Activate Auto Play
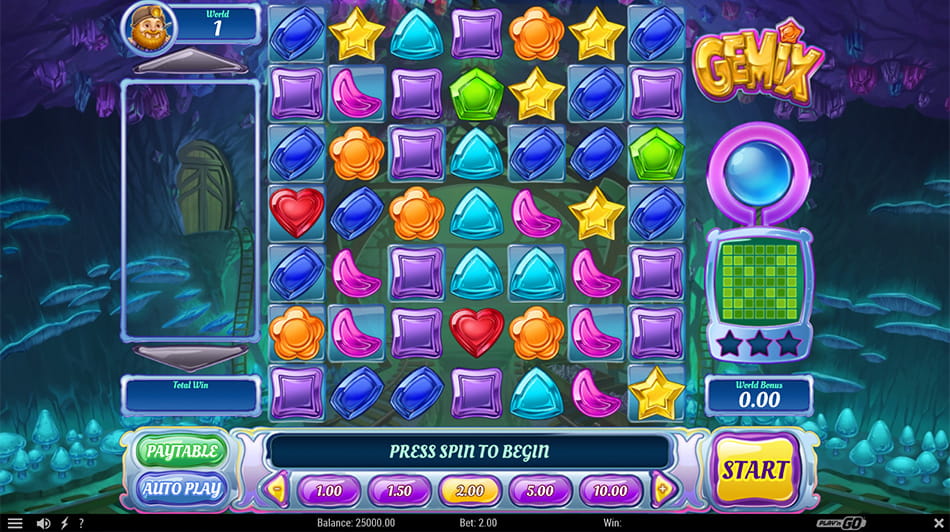Image resolution: width=950 pixels, height=532 pixels. tap(181, 489)
